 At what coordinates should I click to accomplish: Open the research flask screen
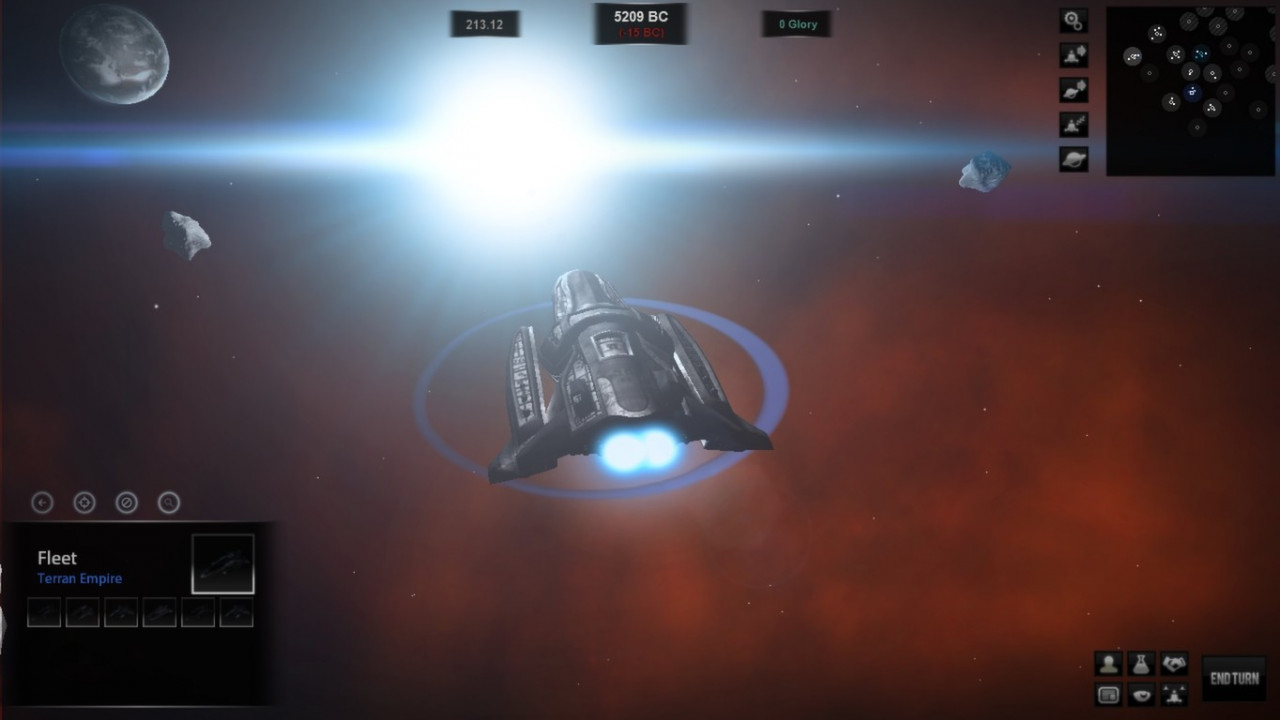coord(1141,663)
